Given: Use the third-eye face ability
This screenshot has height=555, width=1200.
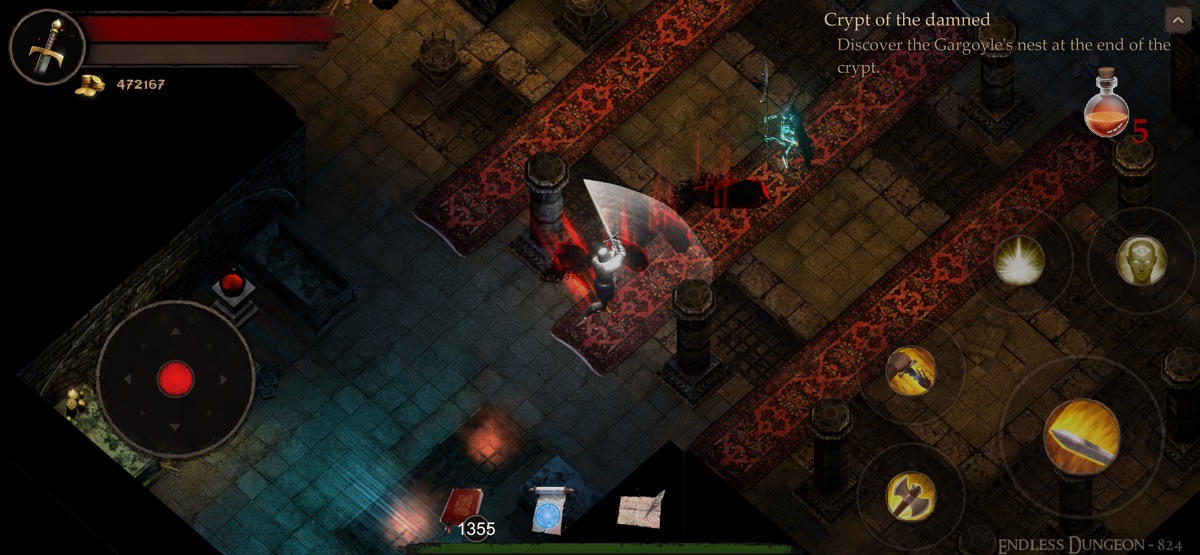Looking at the screenshot, I should pyautogui.click(x=1141, y=261).
